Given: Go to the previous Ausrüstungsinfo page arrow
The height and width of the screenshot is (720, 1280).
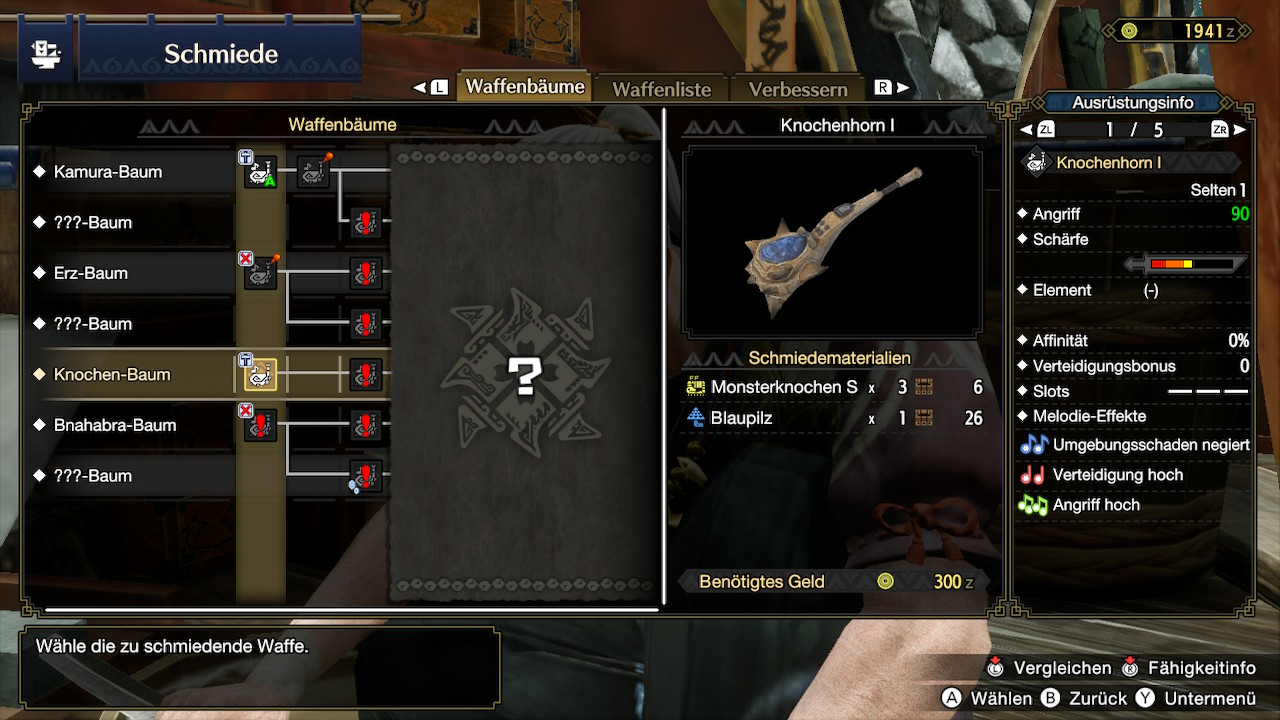Looking at the screenshot, I should point(1025,130).
